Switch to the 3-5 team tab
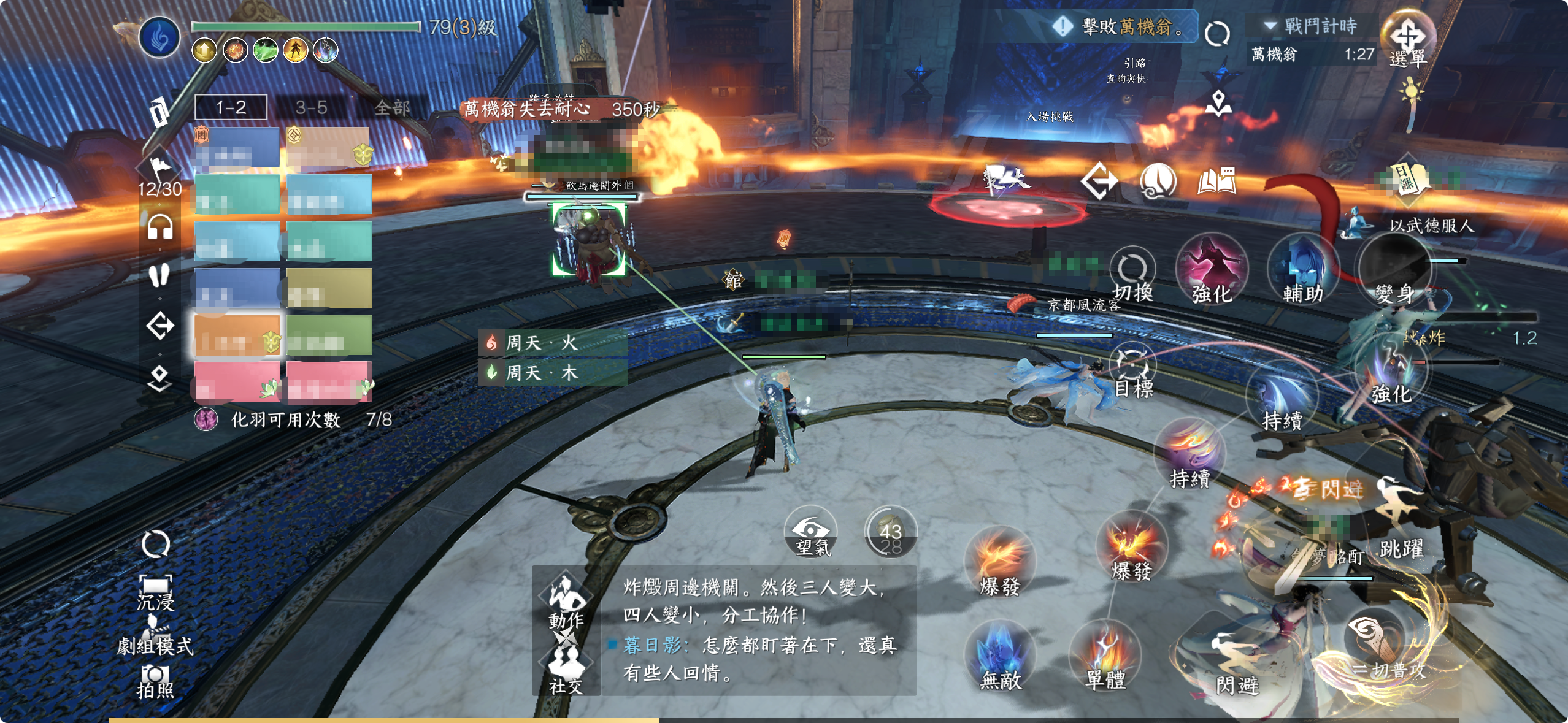This screenshot has height=723, width=1568. point(311,108)
